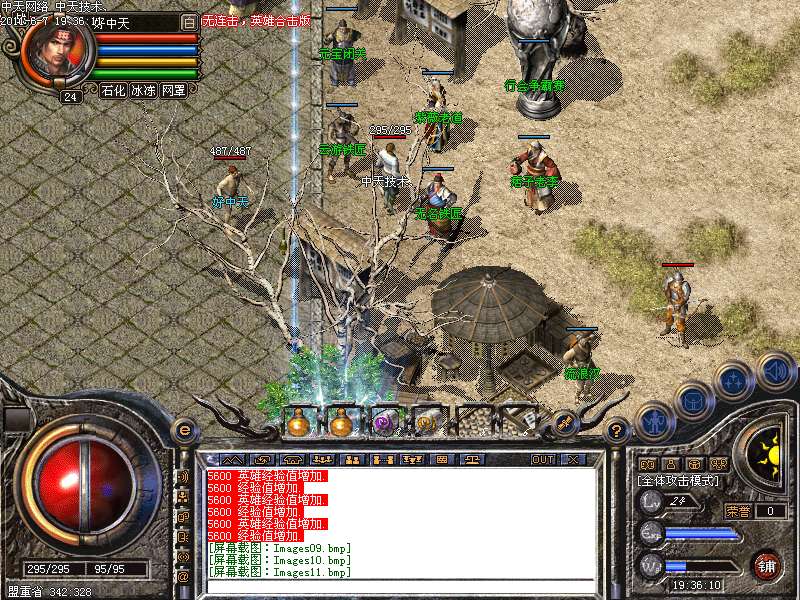800x600 pixels.
Task: Open the bag inventory round button
Action: (693, 402)
